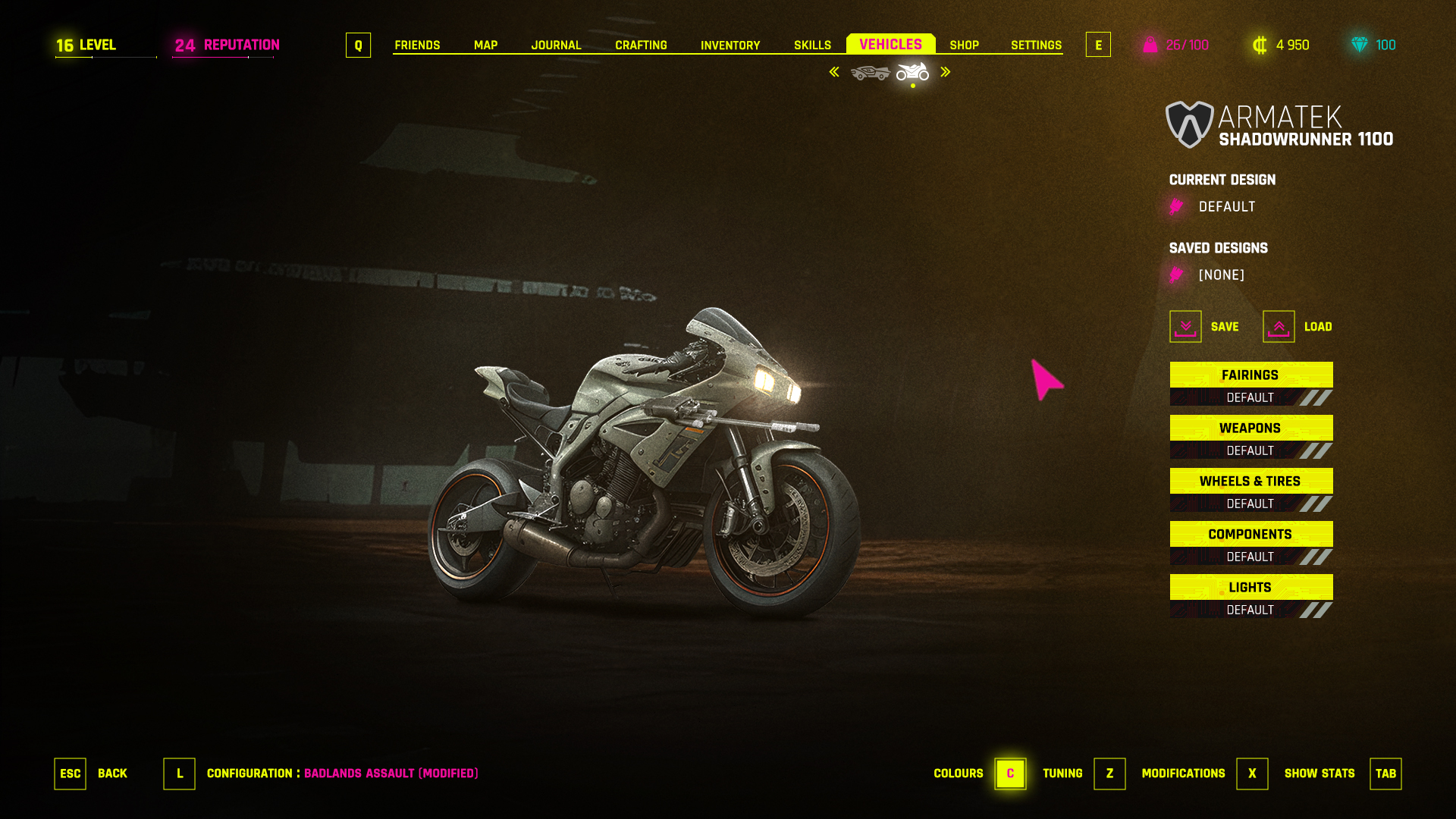Open the Fairings customization category
This screenshot has height=819, width=1456.
[x=1250, y=375]
